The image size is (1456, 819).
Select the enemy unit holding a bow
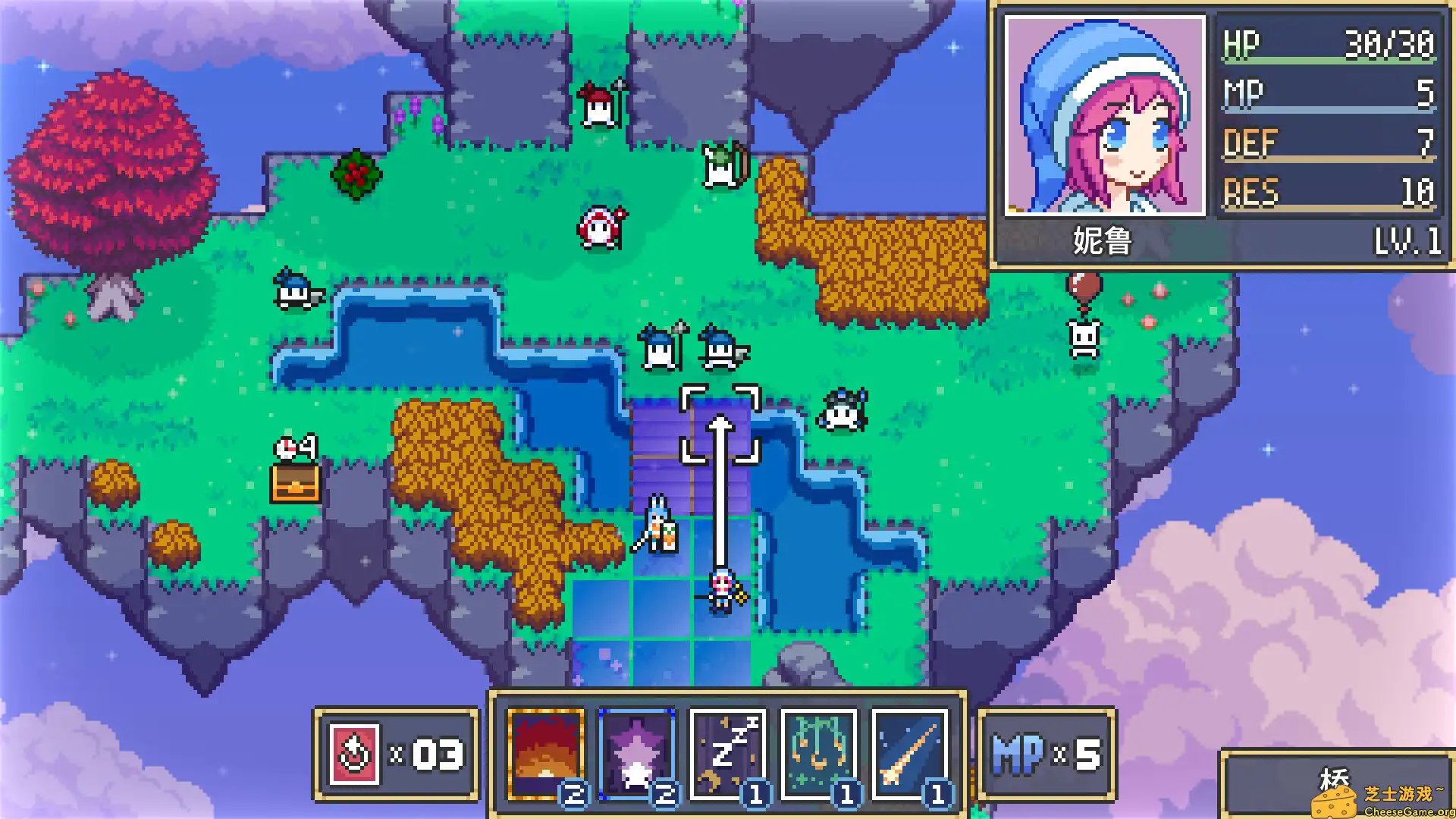(x=720, y=163)
